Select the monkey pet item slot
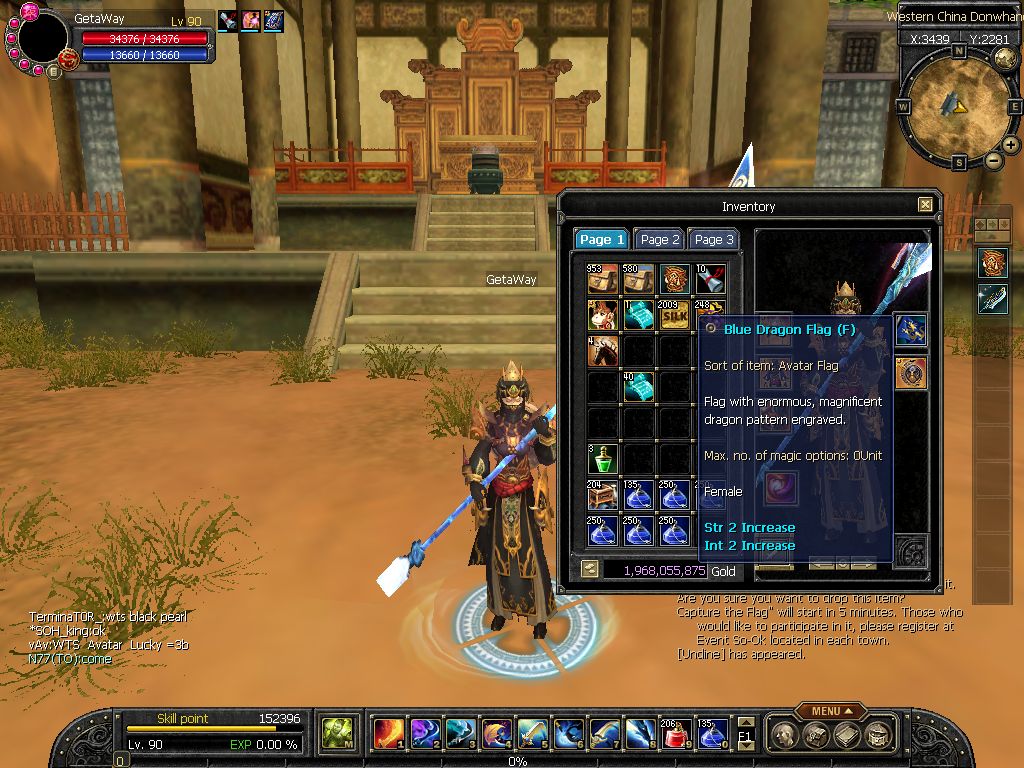This screenshot has width=1024, height=768. (603, 315)
